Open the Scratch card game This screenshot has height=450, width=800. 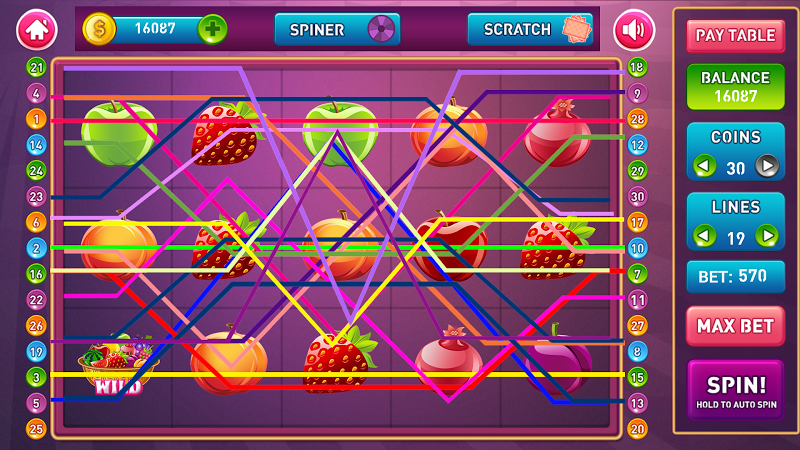click(530, 29)
